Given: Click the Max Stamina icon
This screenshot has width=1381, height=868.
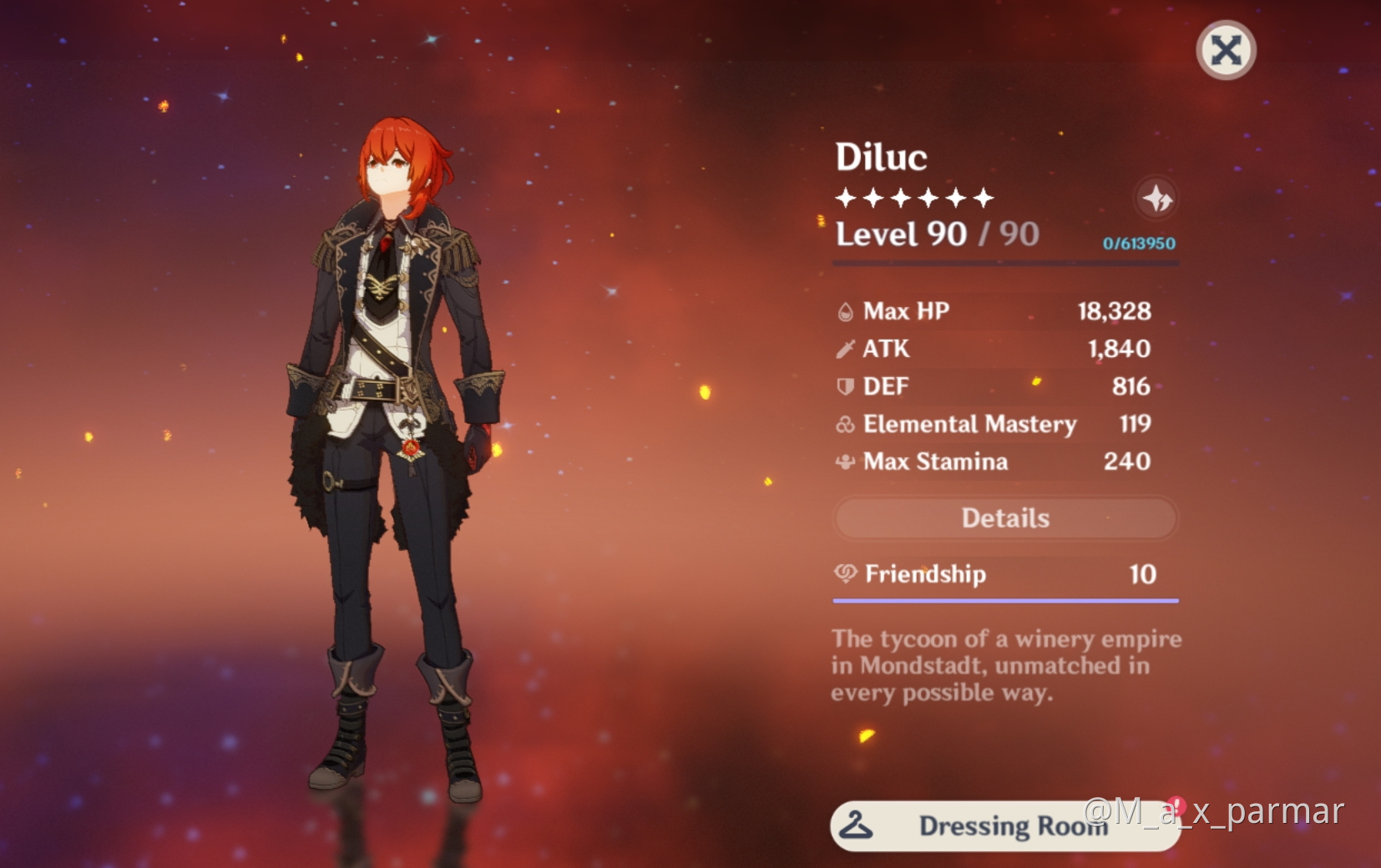Looking at the screenshot, I should pyautogui.click(x=846, y=462).
